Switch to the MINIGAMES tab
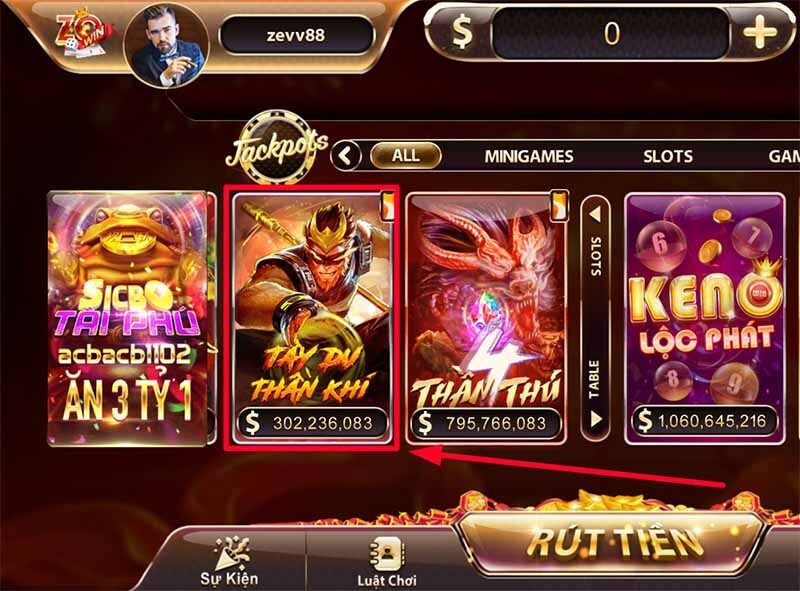The height and width of the screenshot is (591, 800). 529,157
